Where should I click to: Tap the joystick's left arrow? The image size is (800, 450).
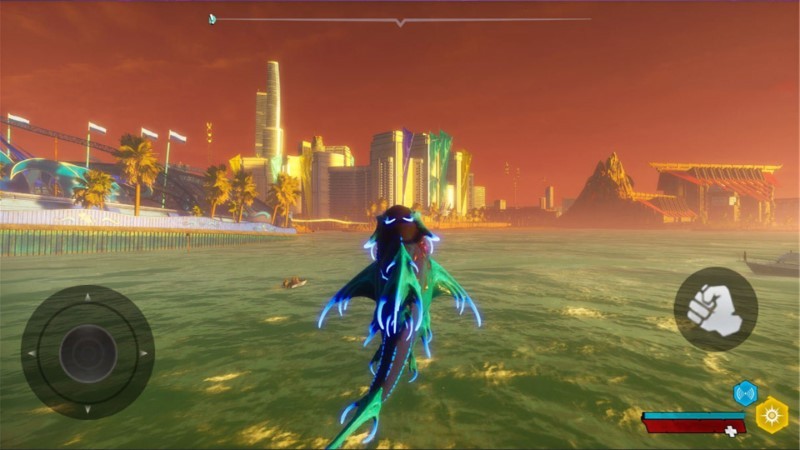pos(32,353)
